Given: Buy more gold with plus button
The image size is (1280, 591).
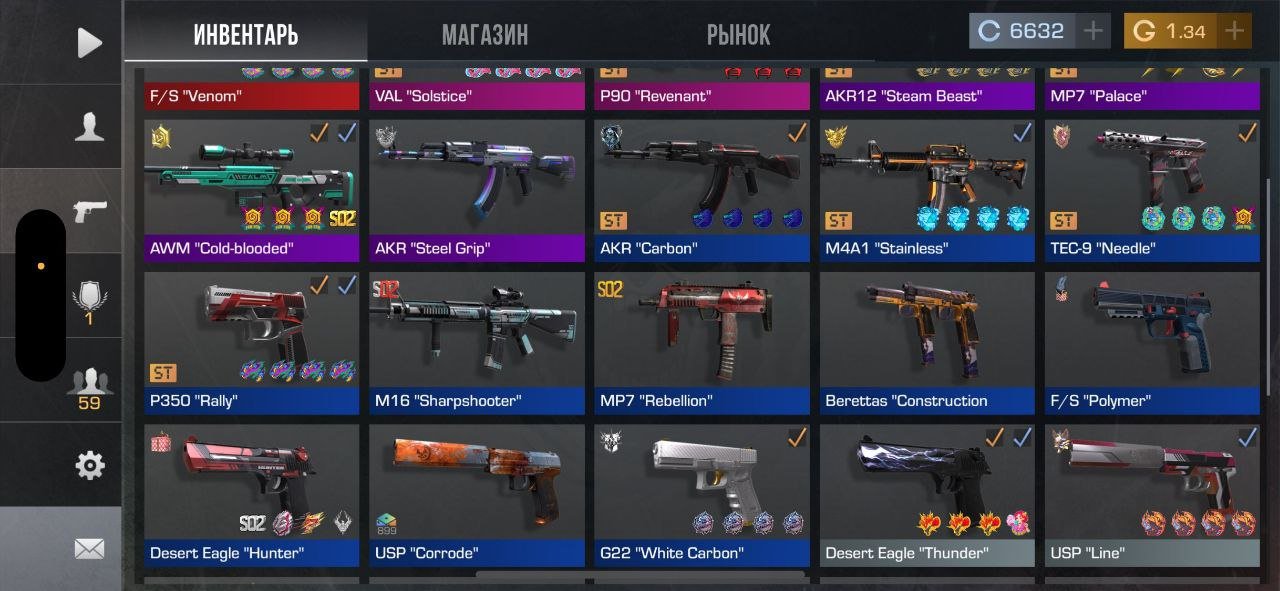Looking at the screenshot, I should tap(1235, 31).
